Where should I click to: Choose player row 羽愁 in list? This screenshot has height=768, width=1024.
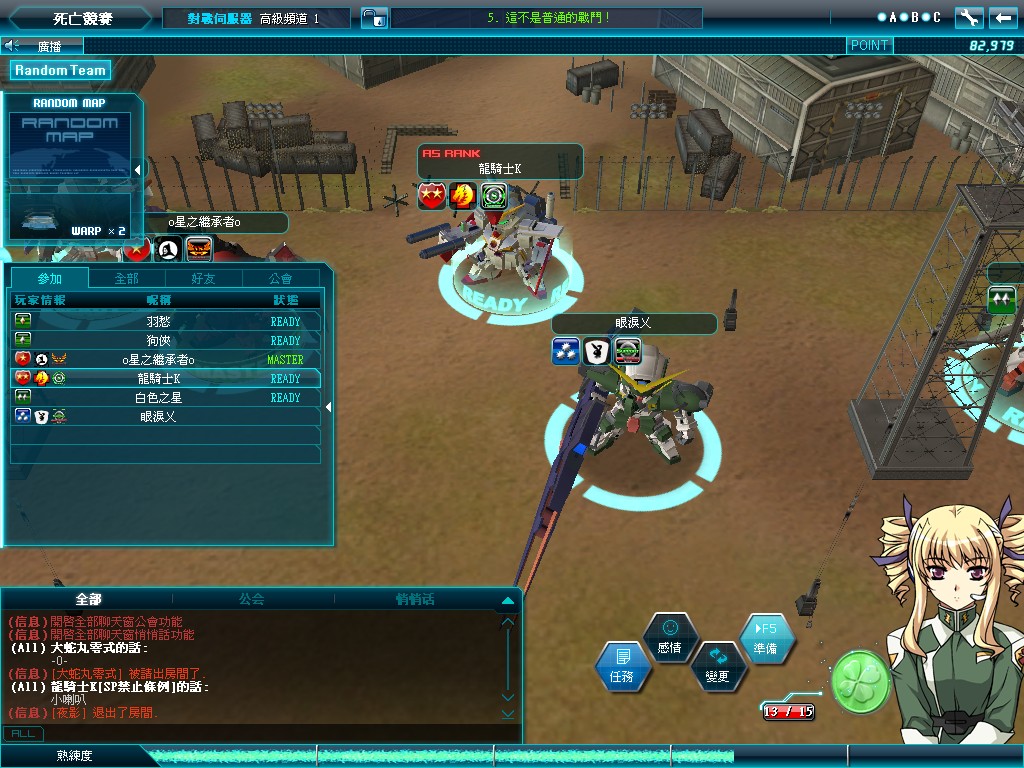tap(165, 322)
